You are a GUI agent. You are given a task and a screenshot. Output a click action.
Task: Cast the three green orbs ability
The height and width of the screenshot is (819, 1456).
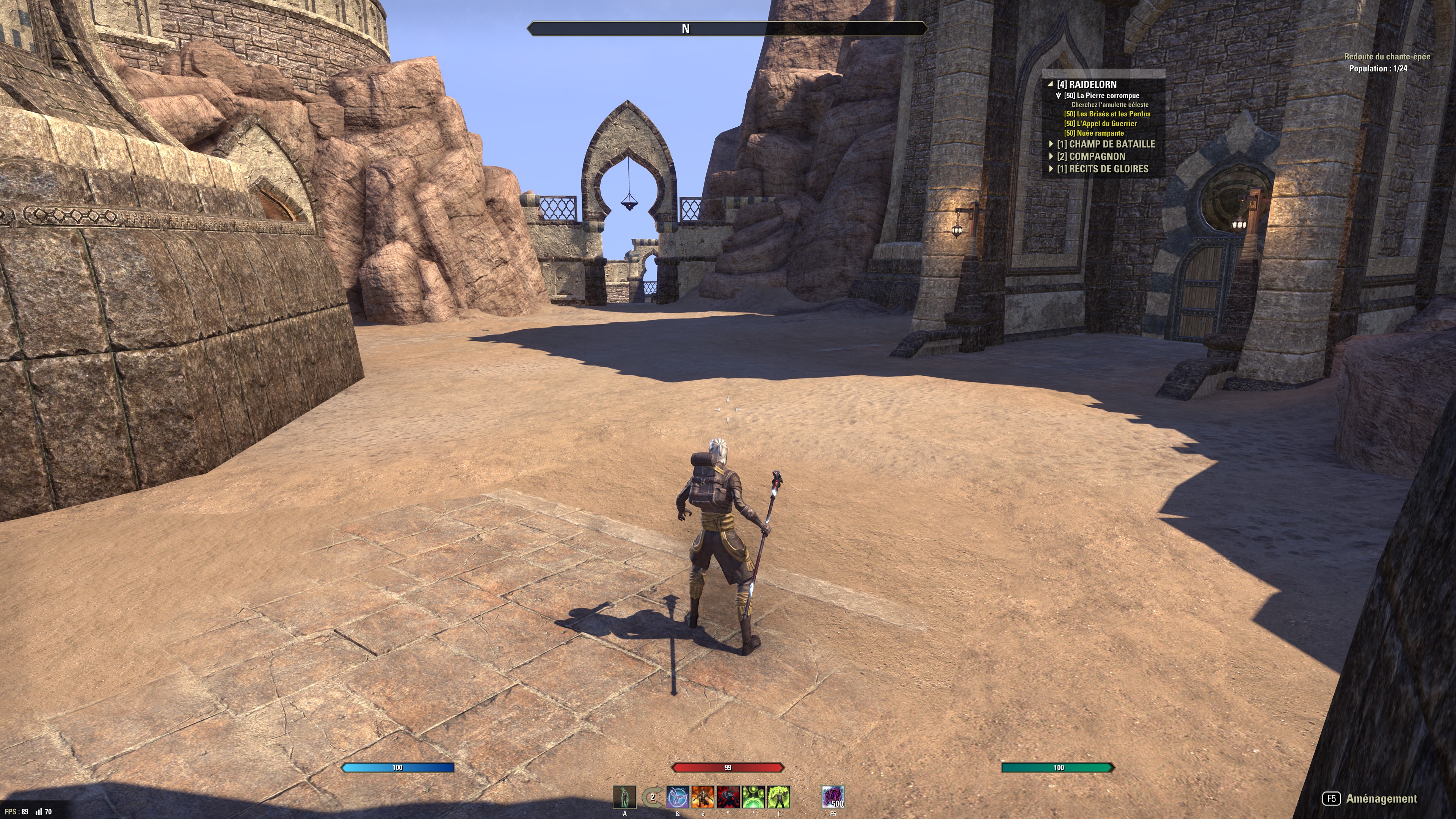[753, 797]
